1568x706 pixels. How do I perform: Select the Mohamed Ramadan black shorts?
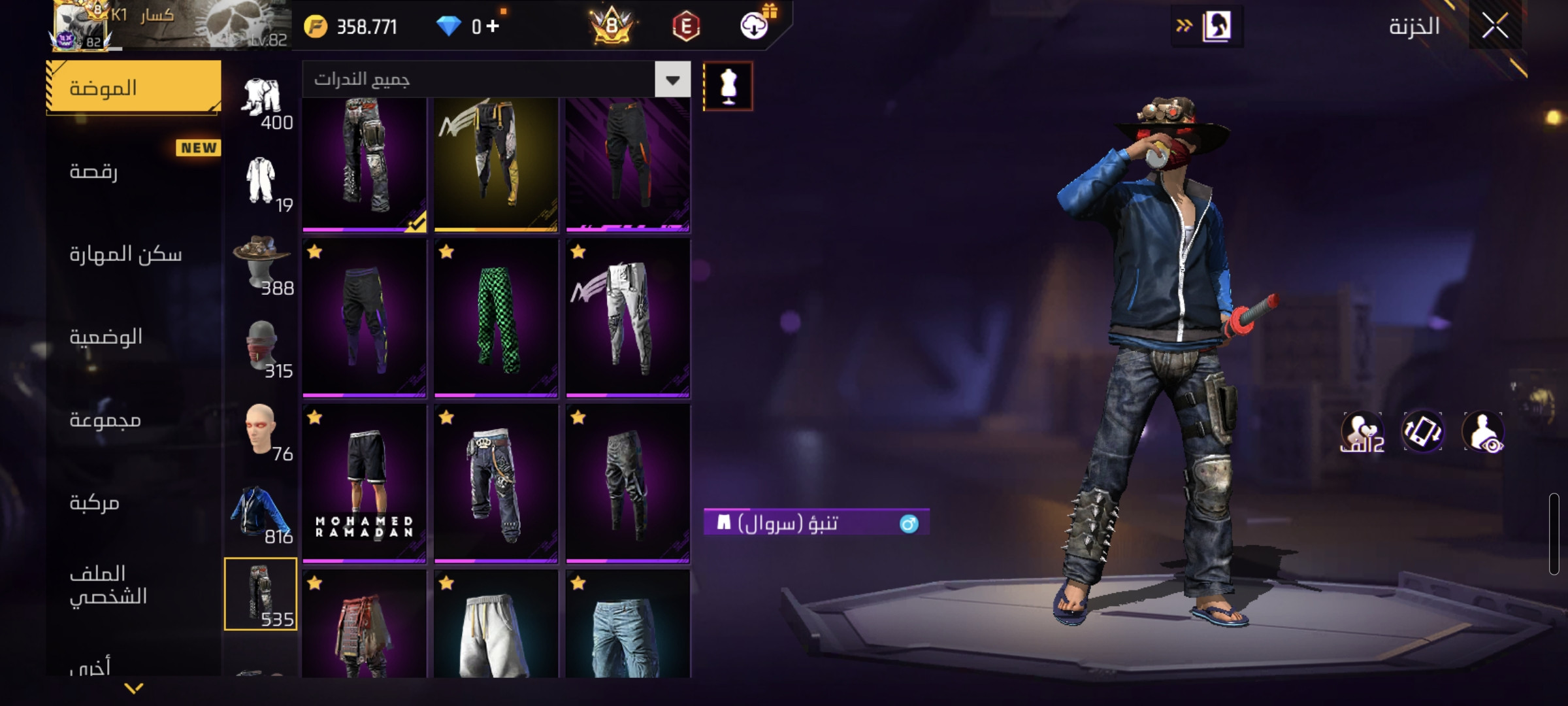365,484
